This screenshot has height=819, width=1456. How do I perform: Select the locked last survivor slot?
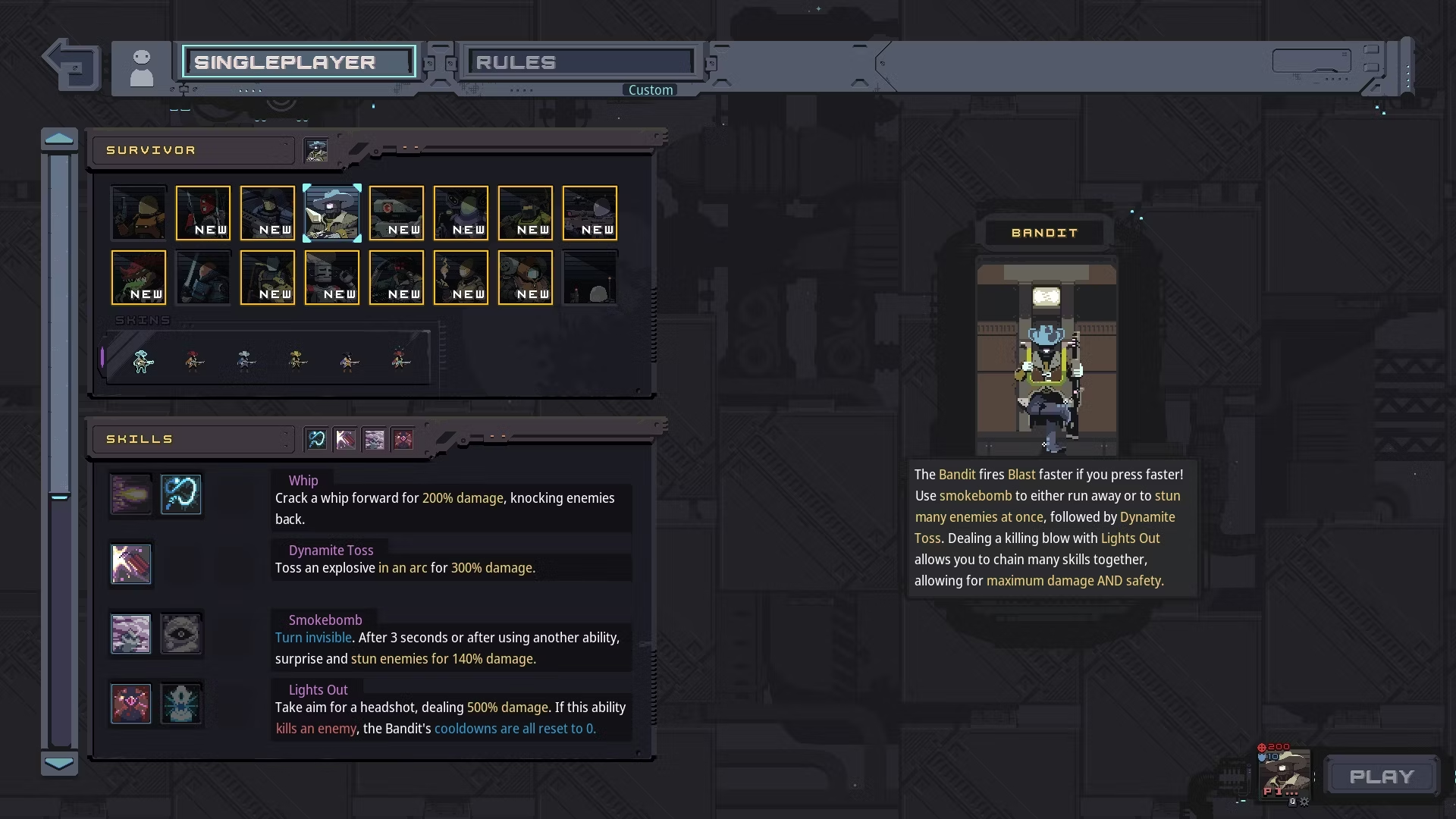tap(590, 278)
